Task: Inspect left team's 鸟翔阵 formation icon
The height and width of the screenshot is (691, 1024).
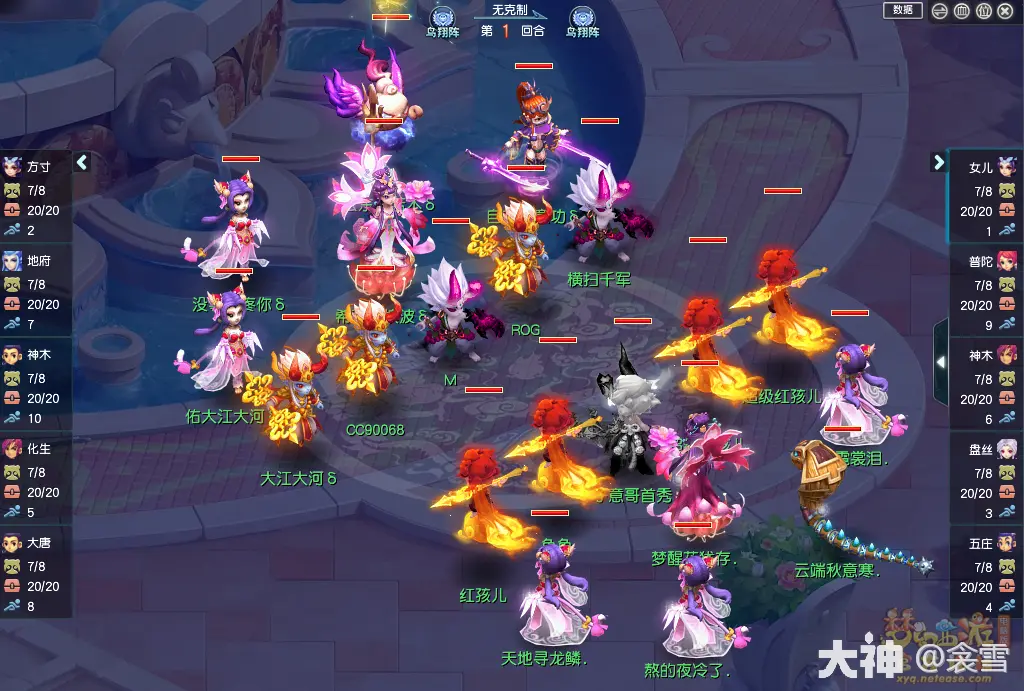Action: 441,17
